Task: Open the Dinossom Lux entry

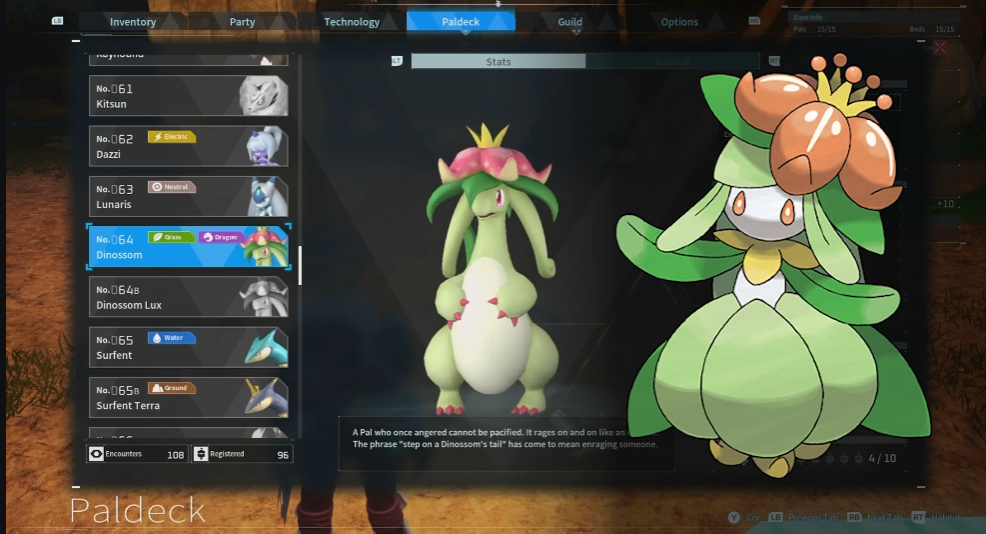Action: [188, 297]
